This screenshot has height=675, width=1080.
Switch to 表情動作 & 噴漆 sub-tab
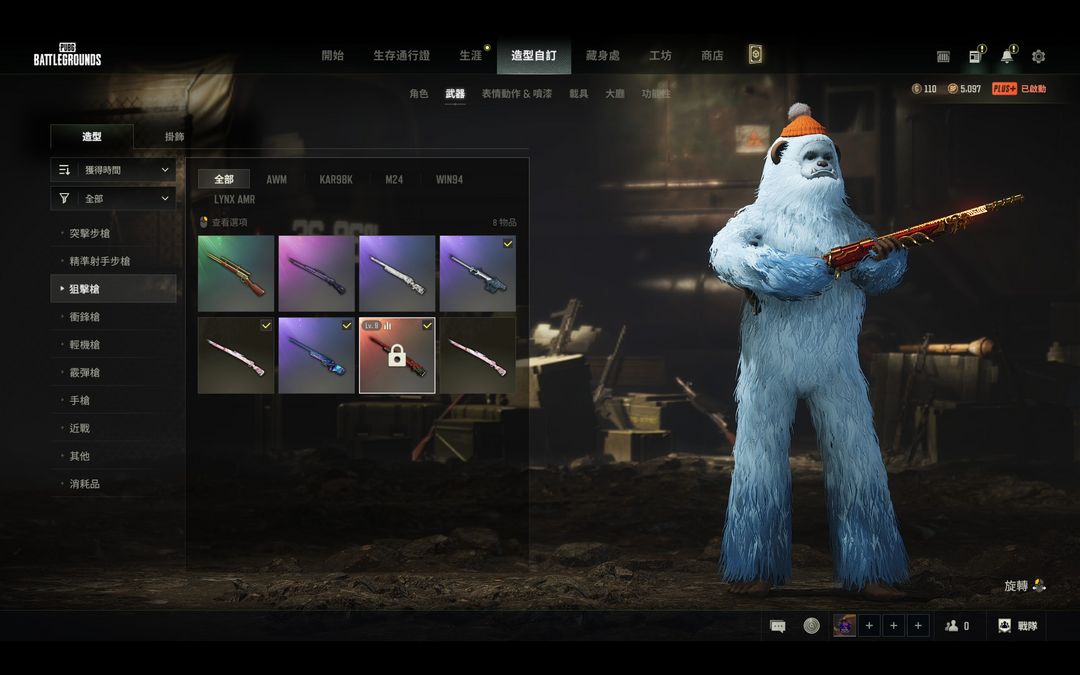tap(516, 94)
